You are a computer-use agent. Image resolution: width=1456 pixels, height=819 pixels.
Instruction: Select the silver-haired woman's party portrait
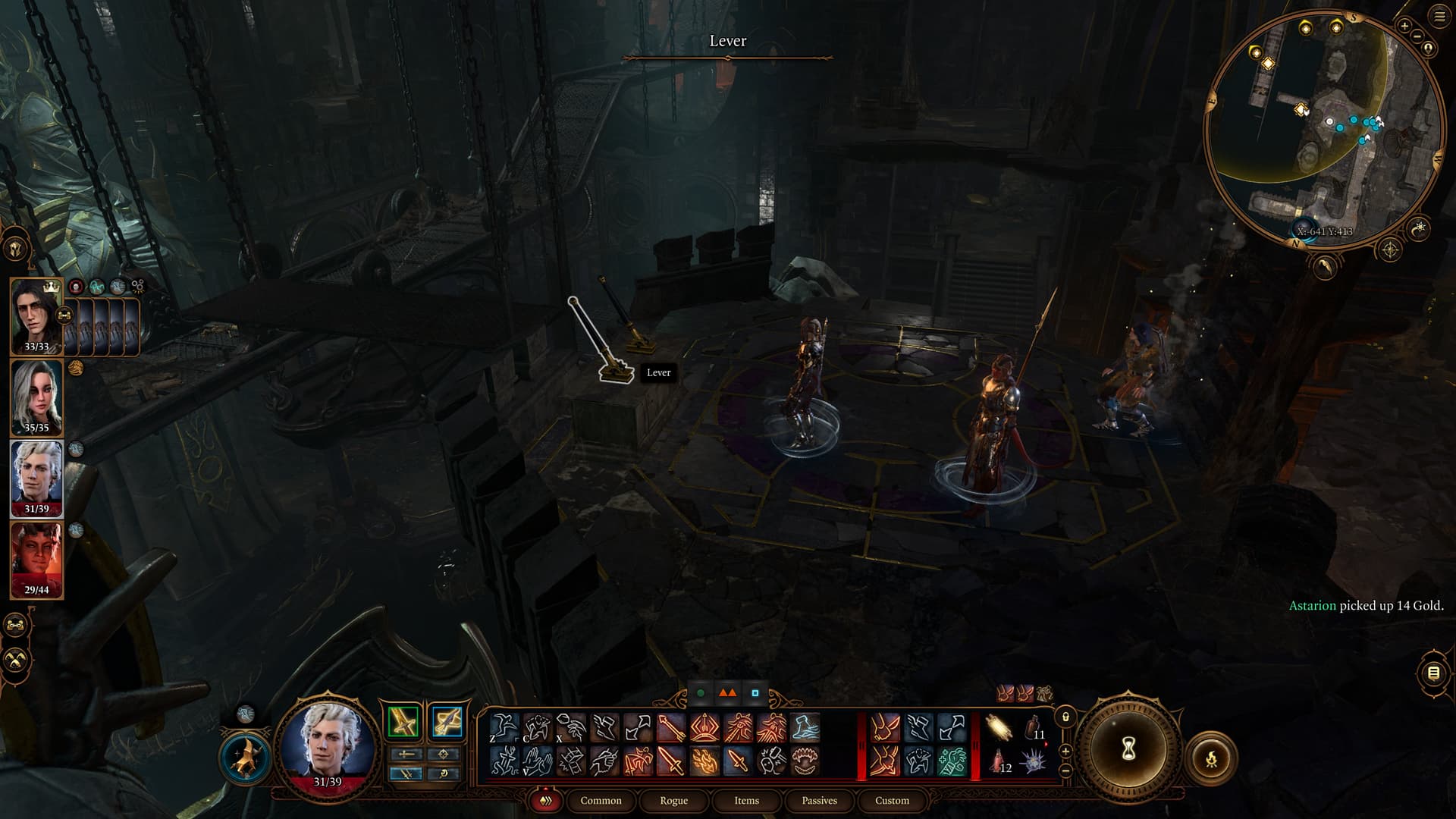pos(36,397)
